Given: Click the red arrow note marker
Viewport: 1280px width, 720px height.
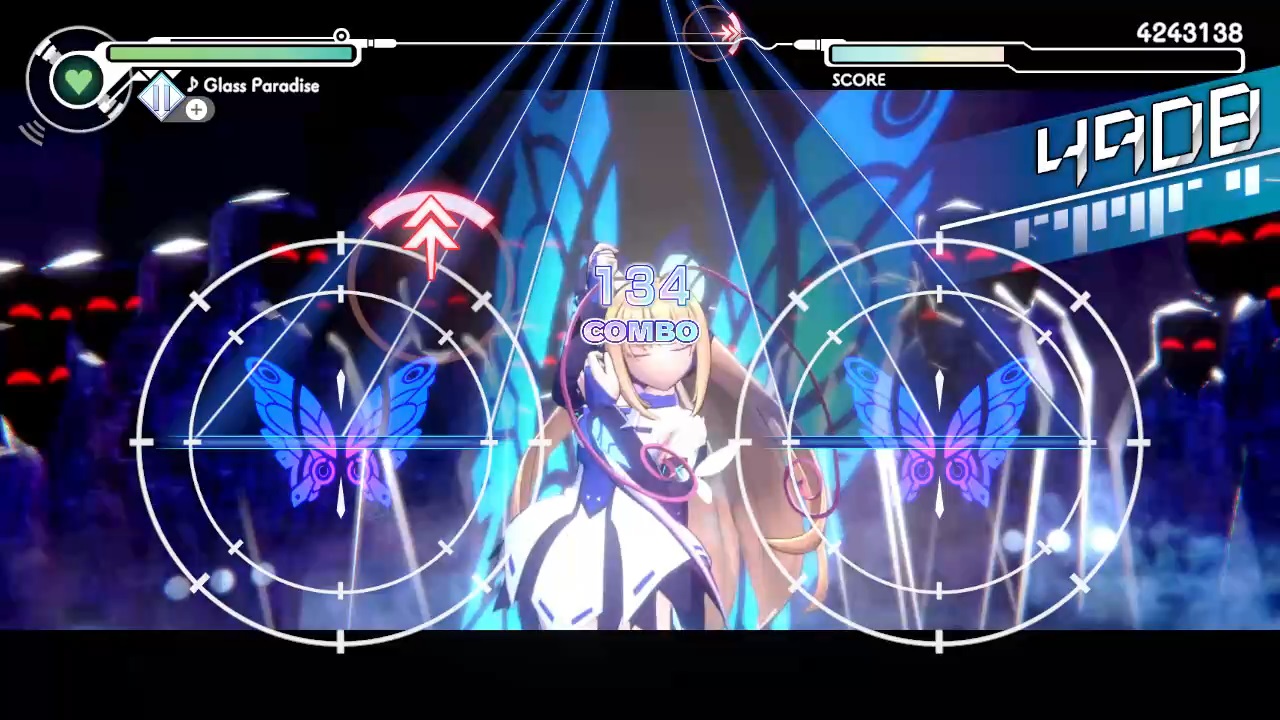Looking at the screenshot, I should click(430, 235).
